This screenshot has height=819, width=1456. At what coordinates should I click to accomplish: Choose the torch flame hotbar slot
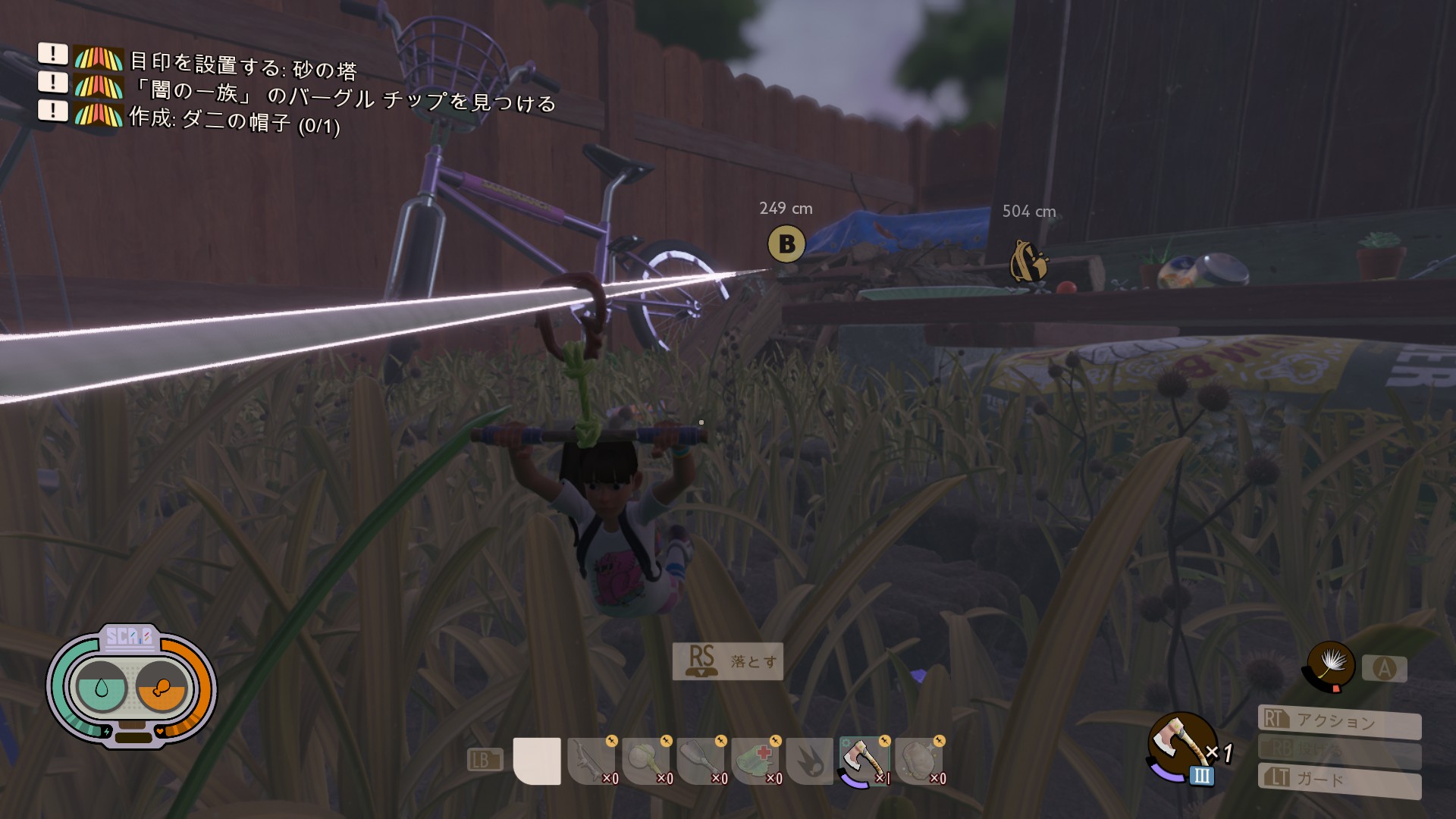point(810,761)
